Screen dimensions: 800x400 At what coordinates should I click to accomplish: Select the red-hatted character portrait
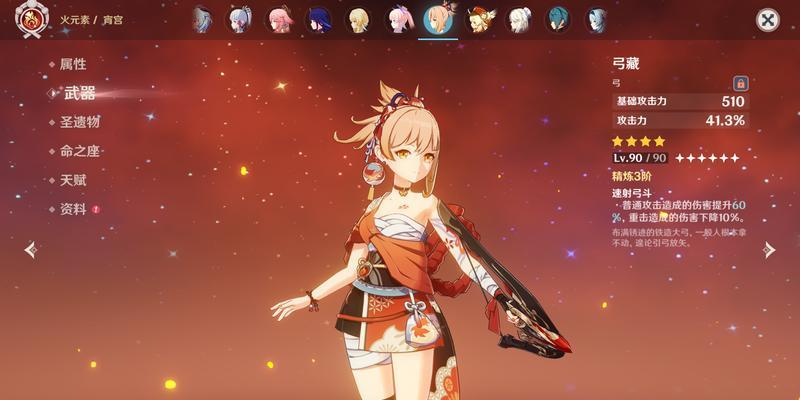pyautogui.click(x=478, y=20)
